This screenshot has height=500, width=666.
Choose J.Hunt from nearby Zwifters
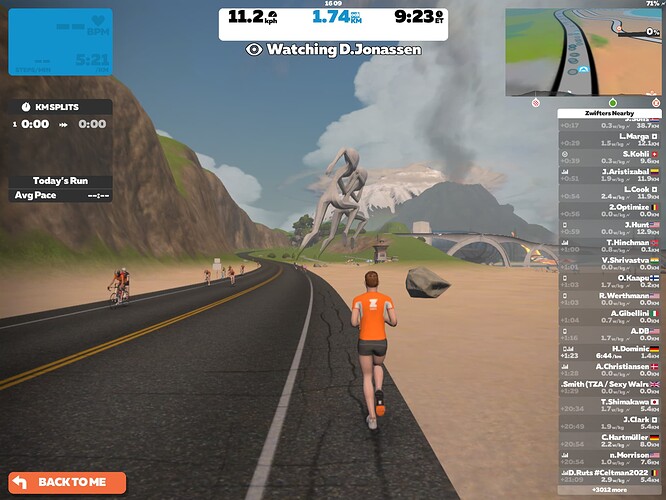coord(609,228)
